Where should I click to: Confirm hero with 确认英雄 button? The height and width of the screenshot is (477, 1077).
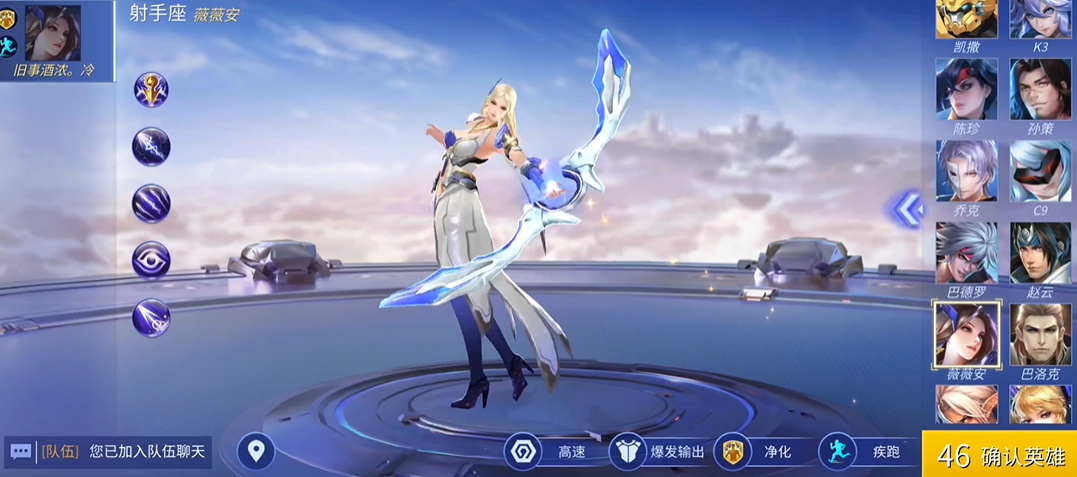(1000, 455)
